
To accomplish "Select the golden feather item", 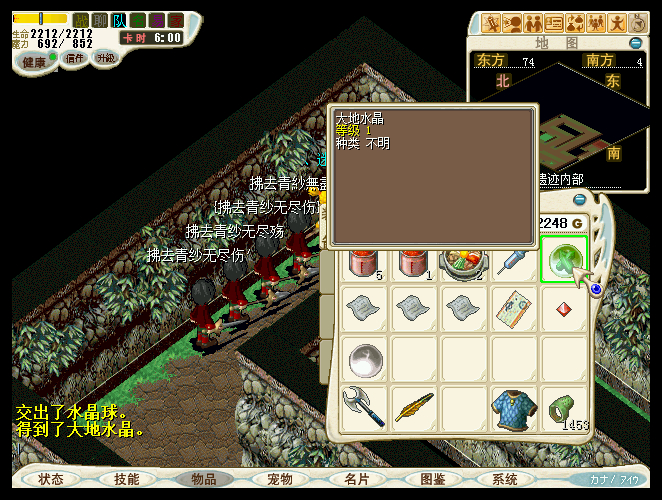I will pyautogui.click(x=414, y=408).
